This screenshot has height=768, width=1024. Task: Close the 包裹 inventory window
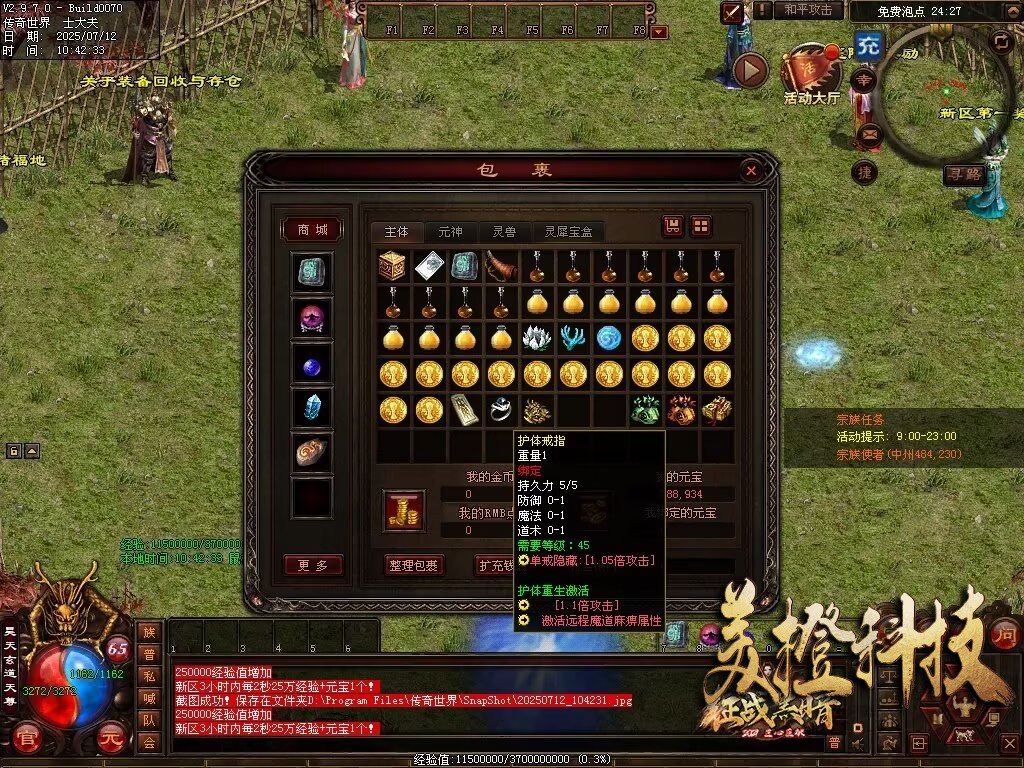pos(751,171)
